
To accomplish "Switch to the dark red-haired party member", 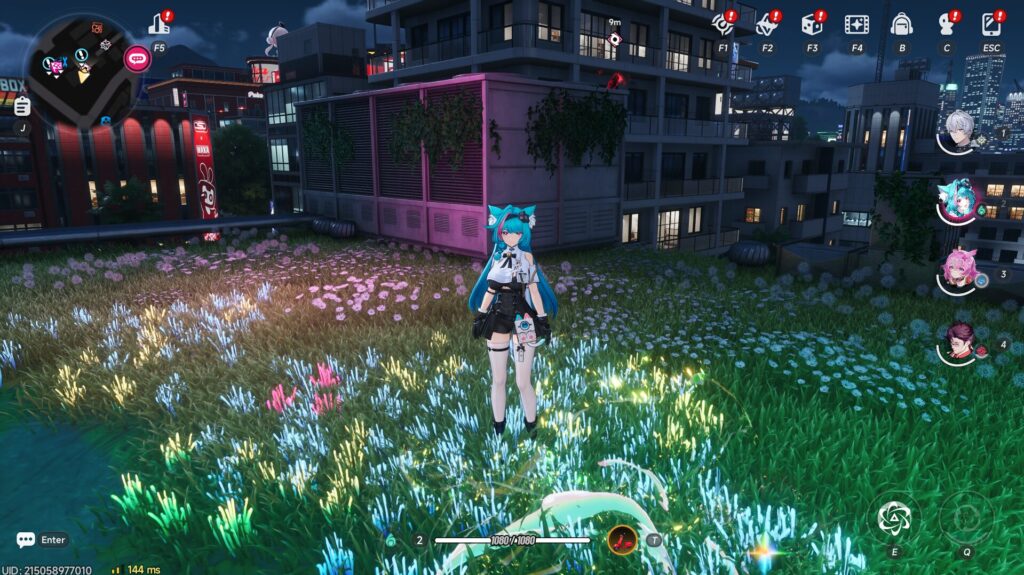I will tap(959, 343).
